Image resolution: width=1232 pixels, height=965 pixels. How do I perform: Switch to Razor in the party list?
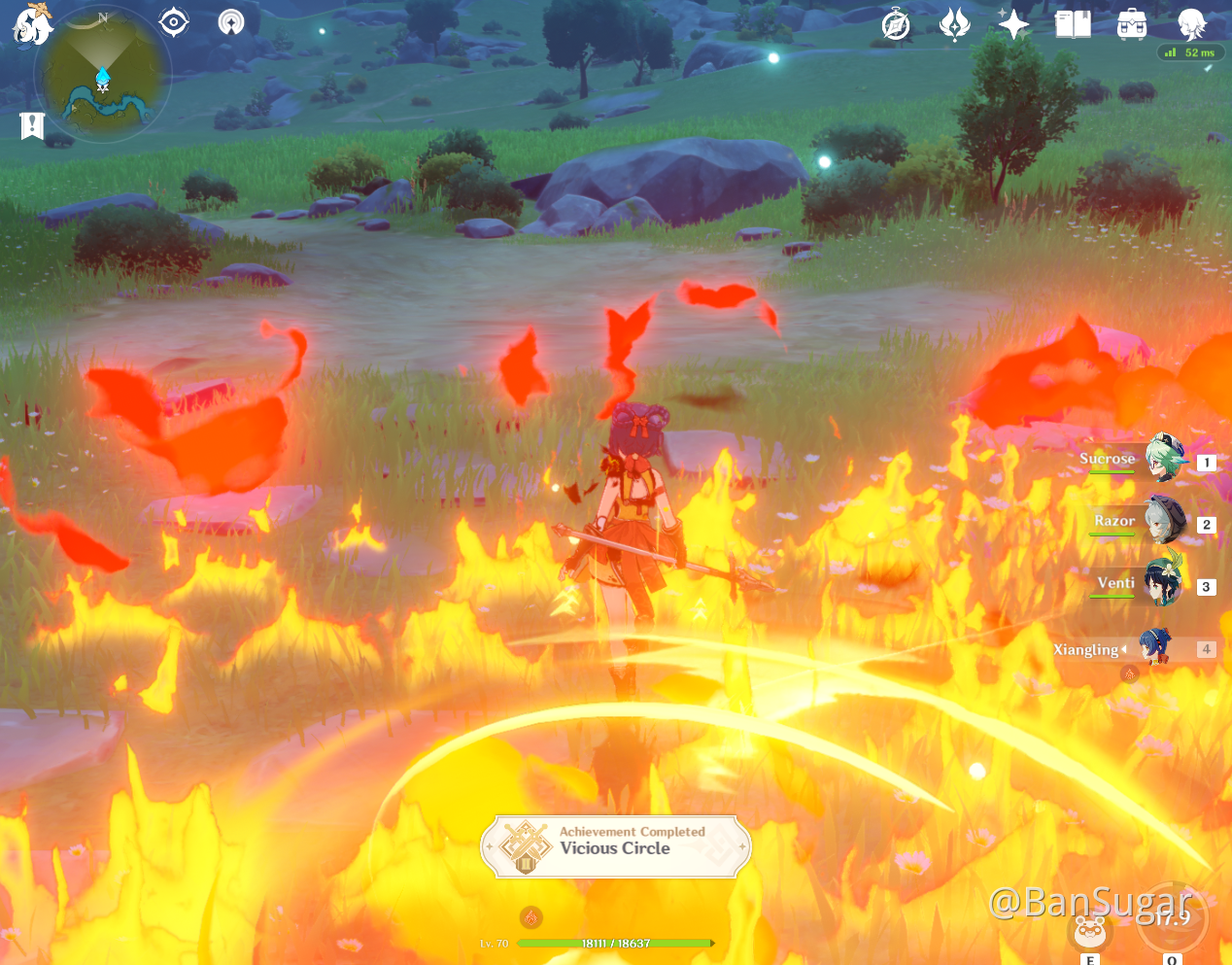pos(1164,522)
